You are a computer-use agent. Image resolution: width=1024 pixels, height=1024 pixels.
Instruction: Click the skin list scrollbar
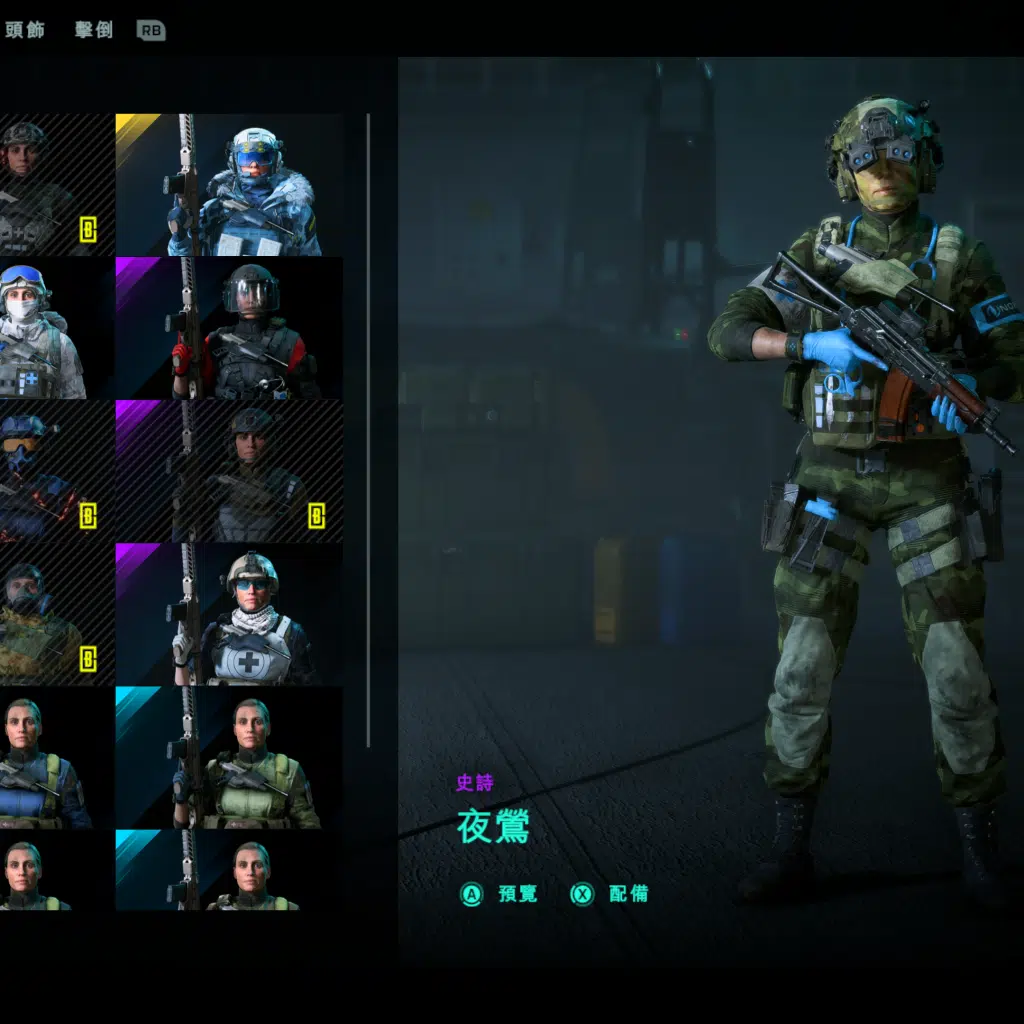(x=369, y=430)
